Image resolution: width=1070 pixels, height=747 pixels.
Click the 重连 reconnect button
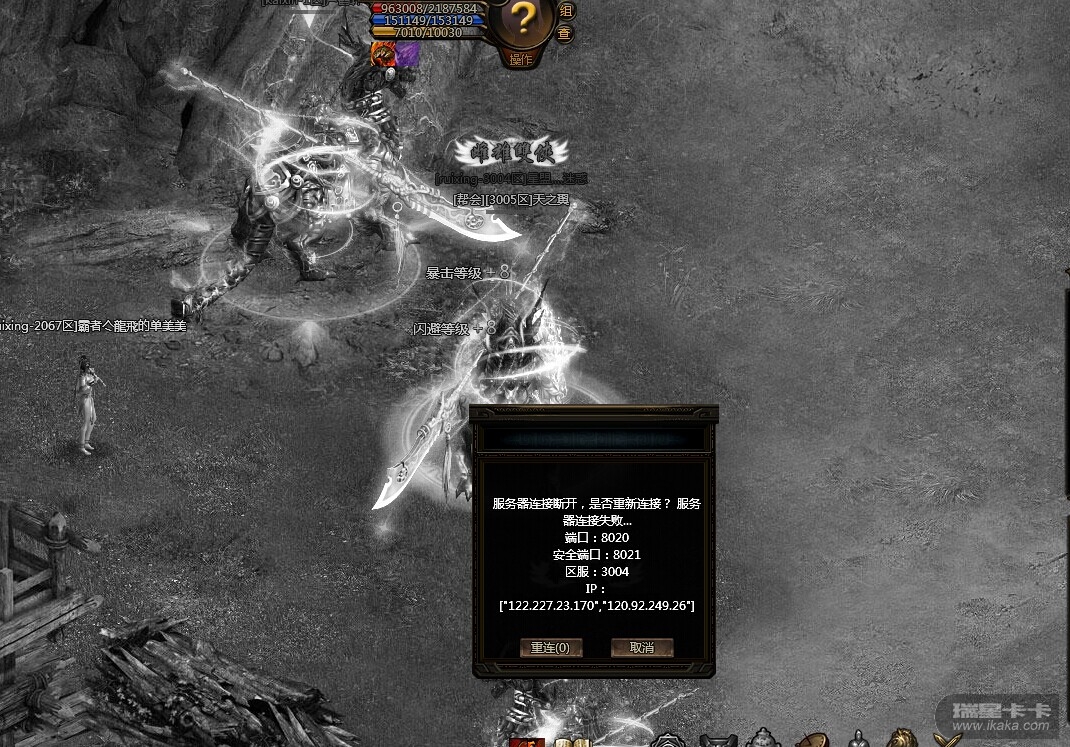[551, 648]
